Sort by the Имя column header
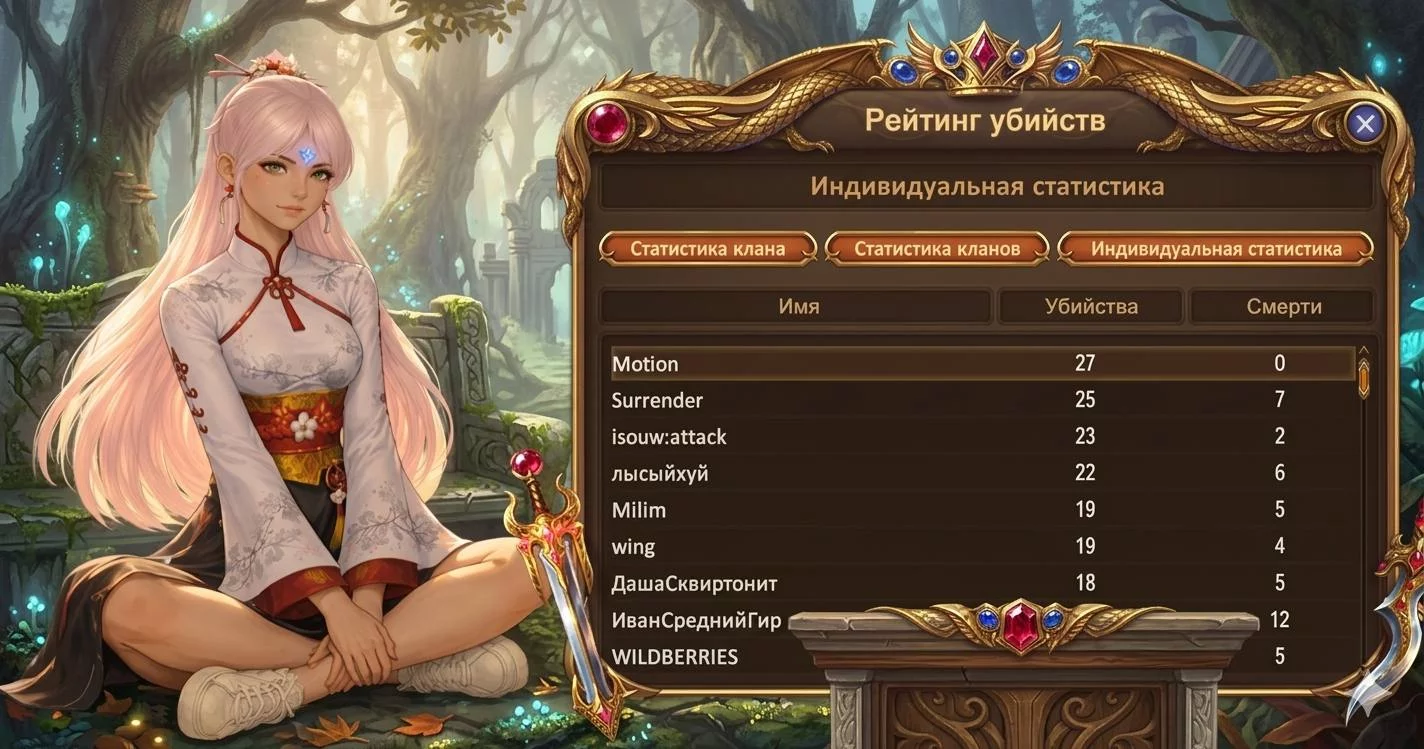 click(798, 307)
